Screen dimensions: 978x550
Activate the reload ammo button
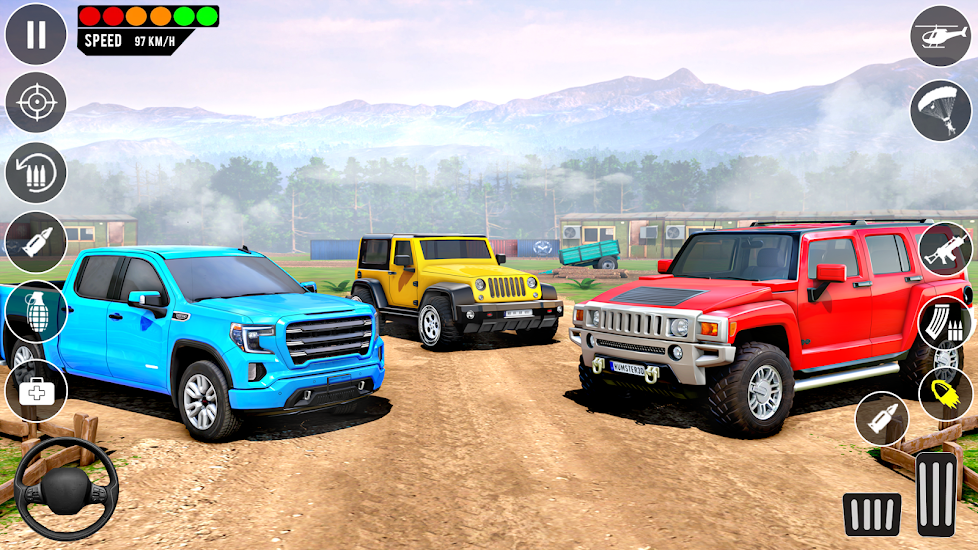click(36, 173)
